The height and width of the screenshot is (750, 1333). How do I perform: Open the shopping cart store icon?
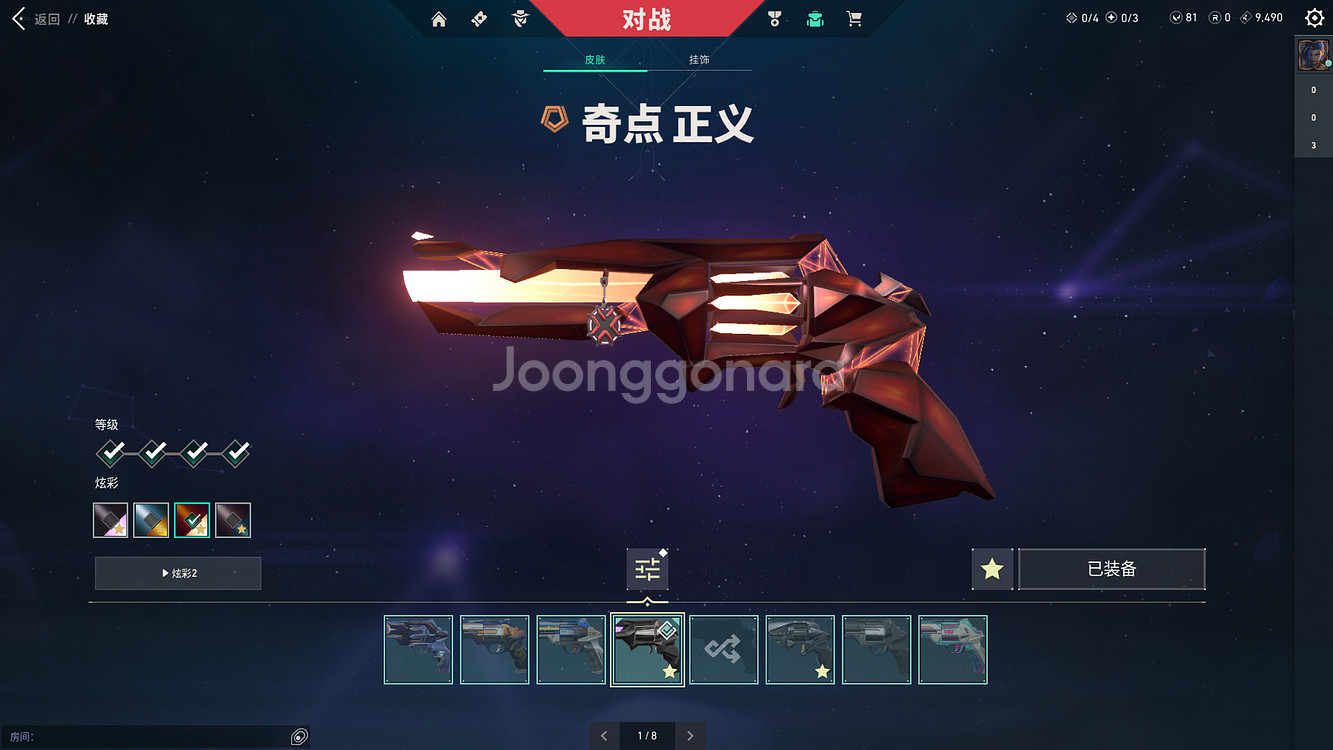[854, 19]
